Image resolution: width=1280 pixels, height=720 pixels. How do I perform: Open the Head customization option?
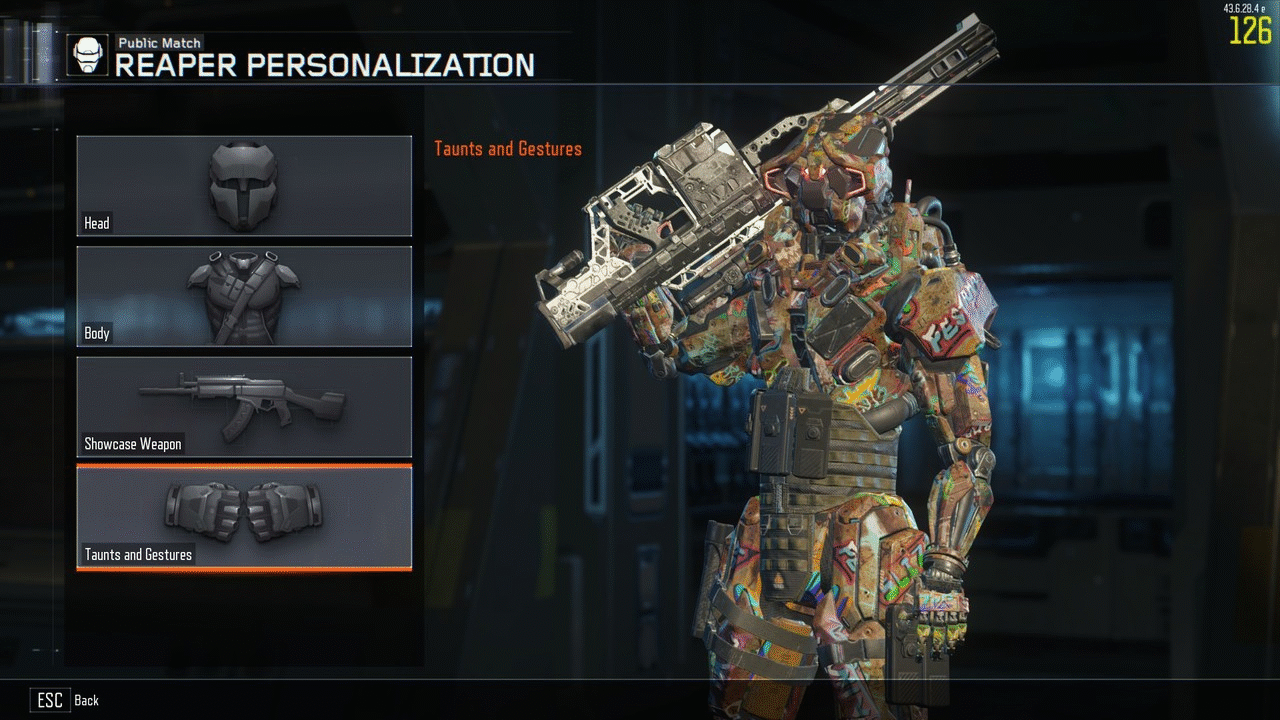[244, 186]
